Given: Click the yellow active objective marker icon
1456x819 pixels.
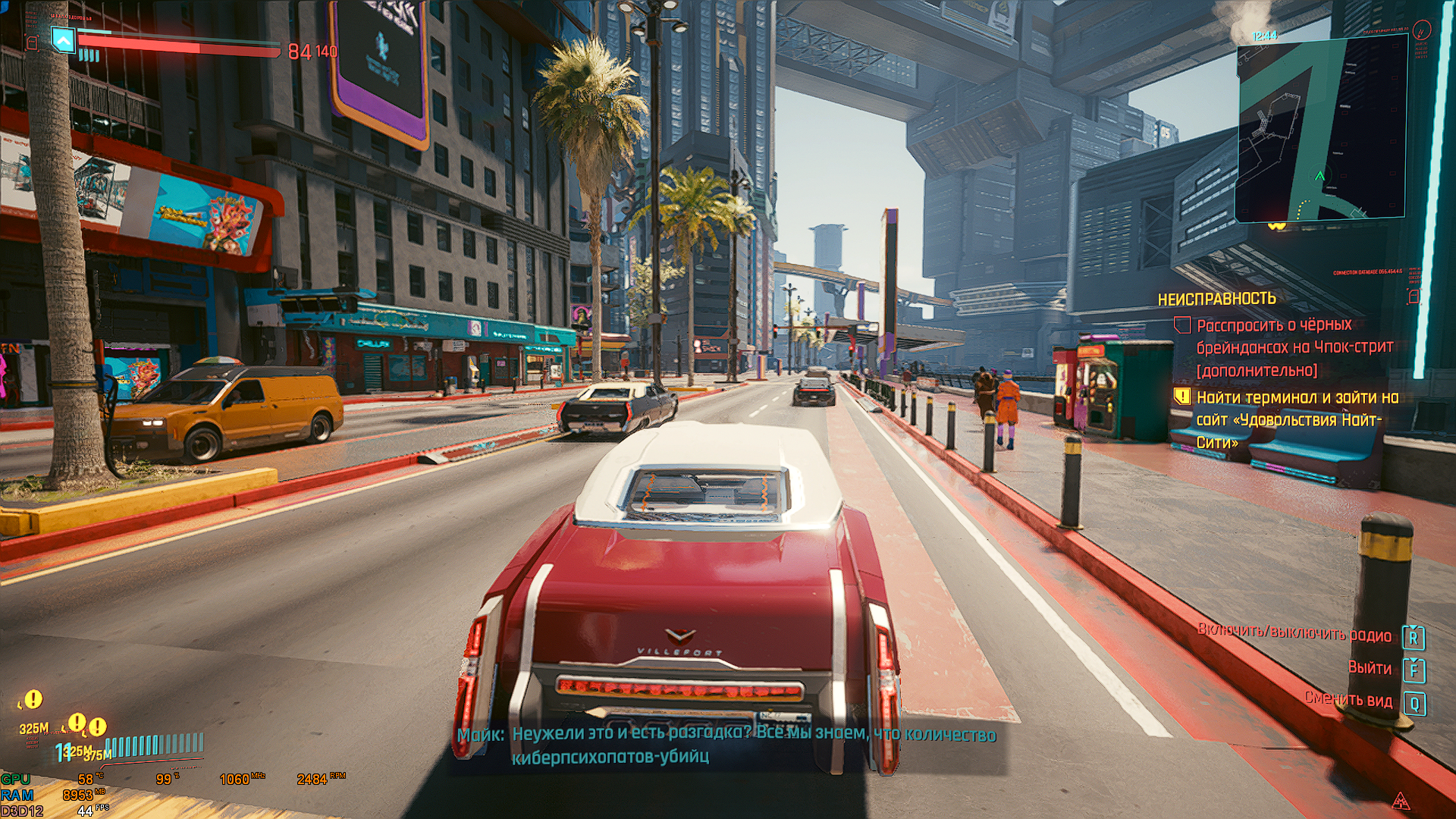Looking at the screenshot, I should (1182, 396).
